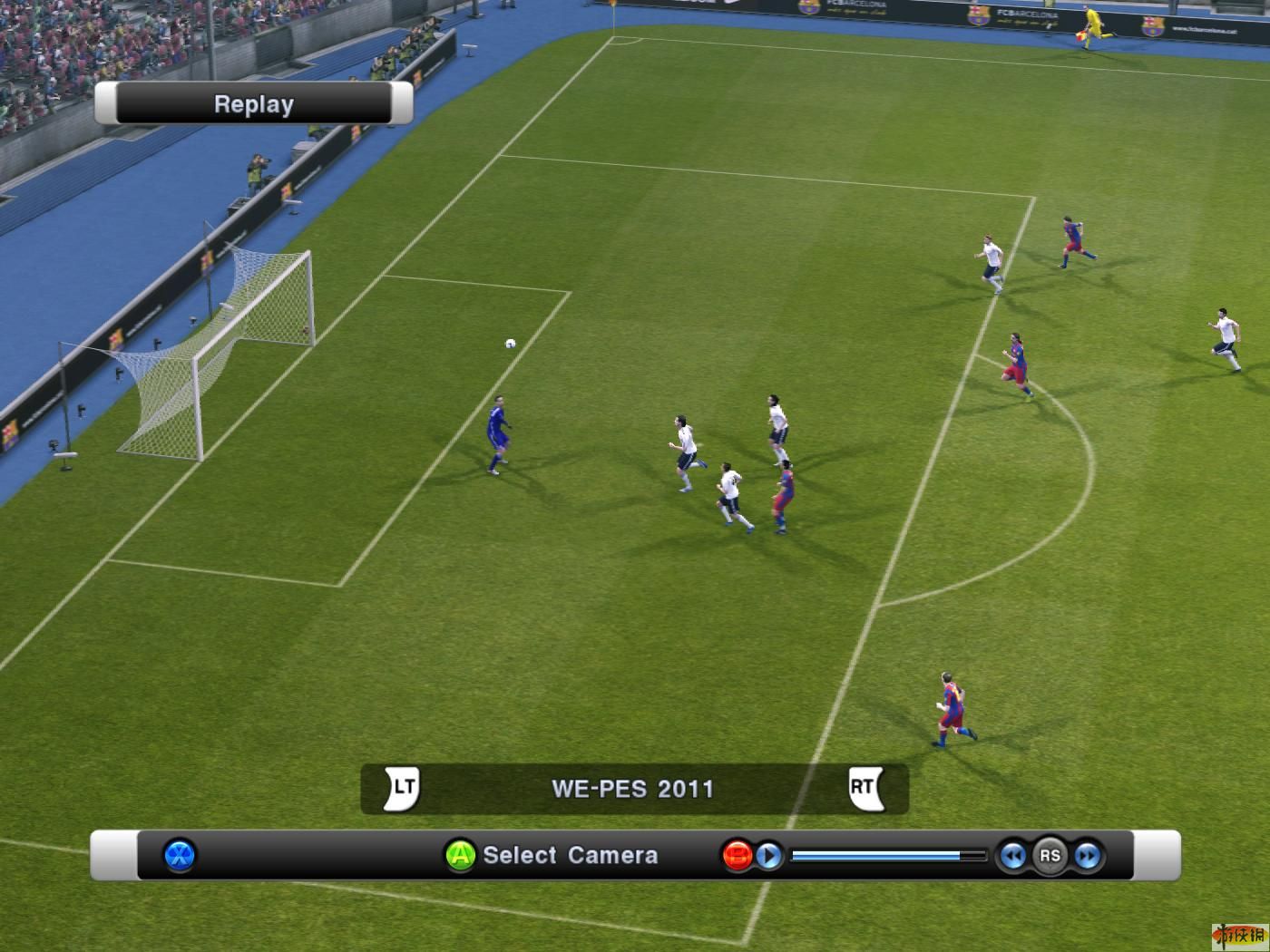Fast-forward the replay

coord(1087,855)
